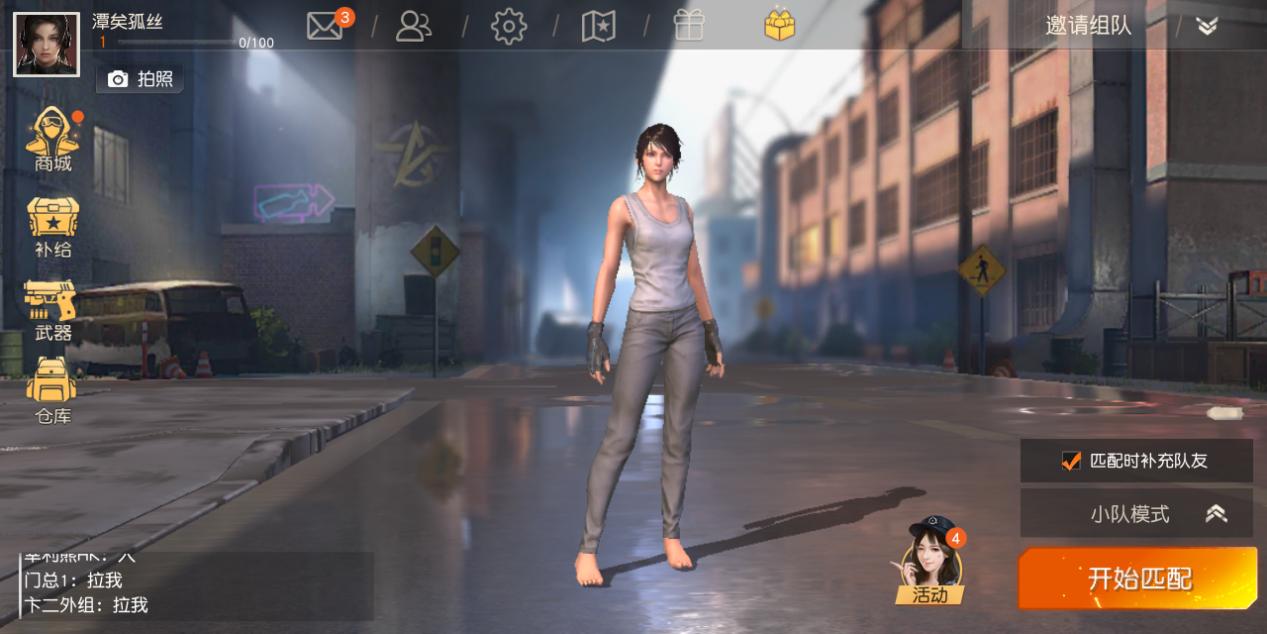The height and width of the screenshot is (634, 1267).
Task: Open the gear settings menu
Action: point(509,26)
